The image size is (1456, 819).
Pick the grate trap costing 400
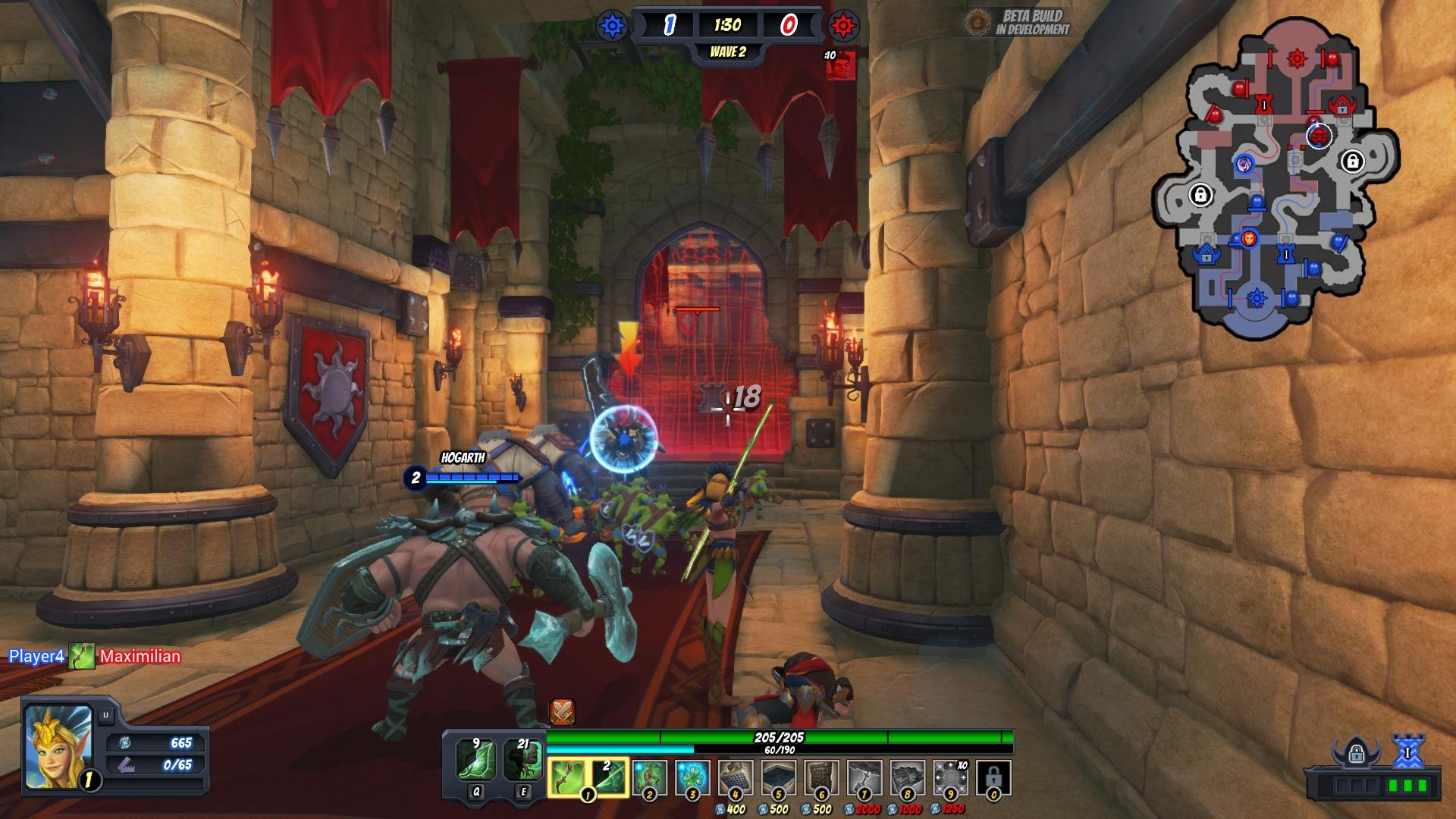tap(735, 777)
